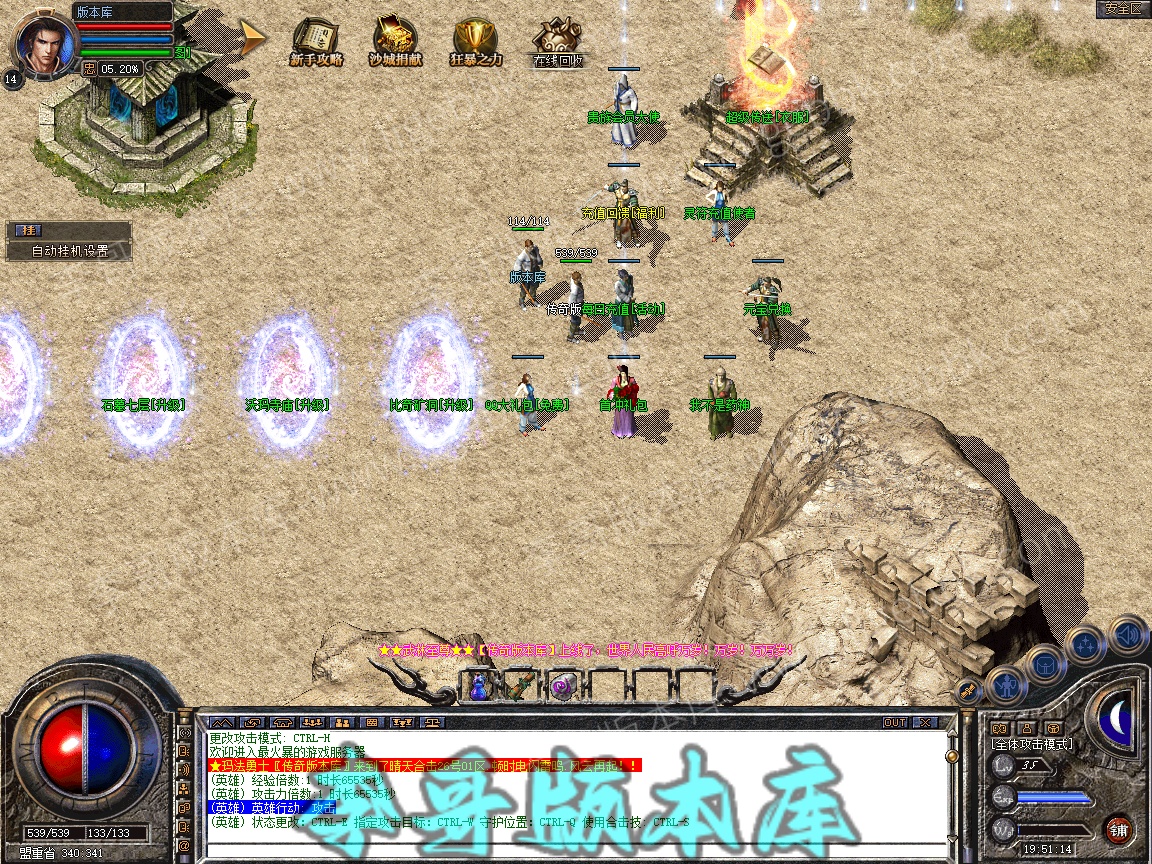Close the chat panel with X
This screenshot has width=1152, height=864.
(x=925, y=722)
